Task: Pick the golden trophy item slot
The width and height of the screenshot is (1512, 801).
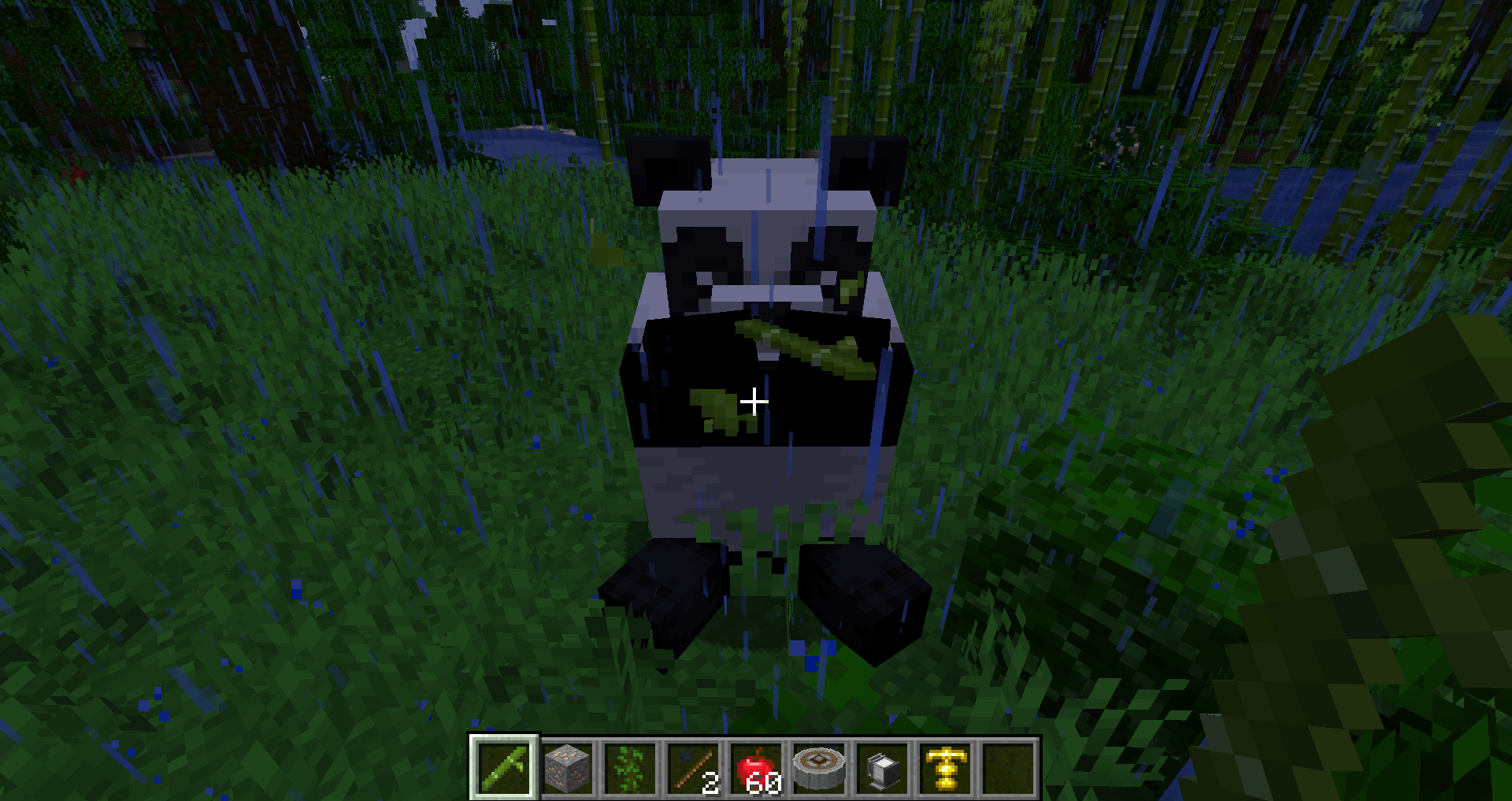Action: [945, 767]
